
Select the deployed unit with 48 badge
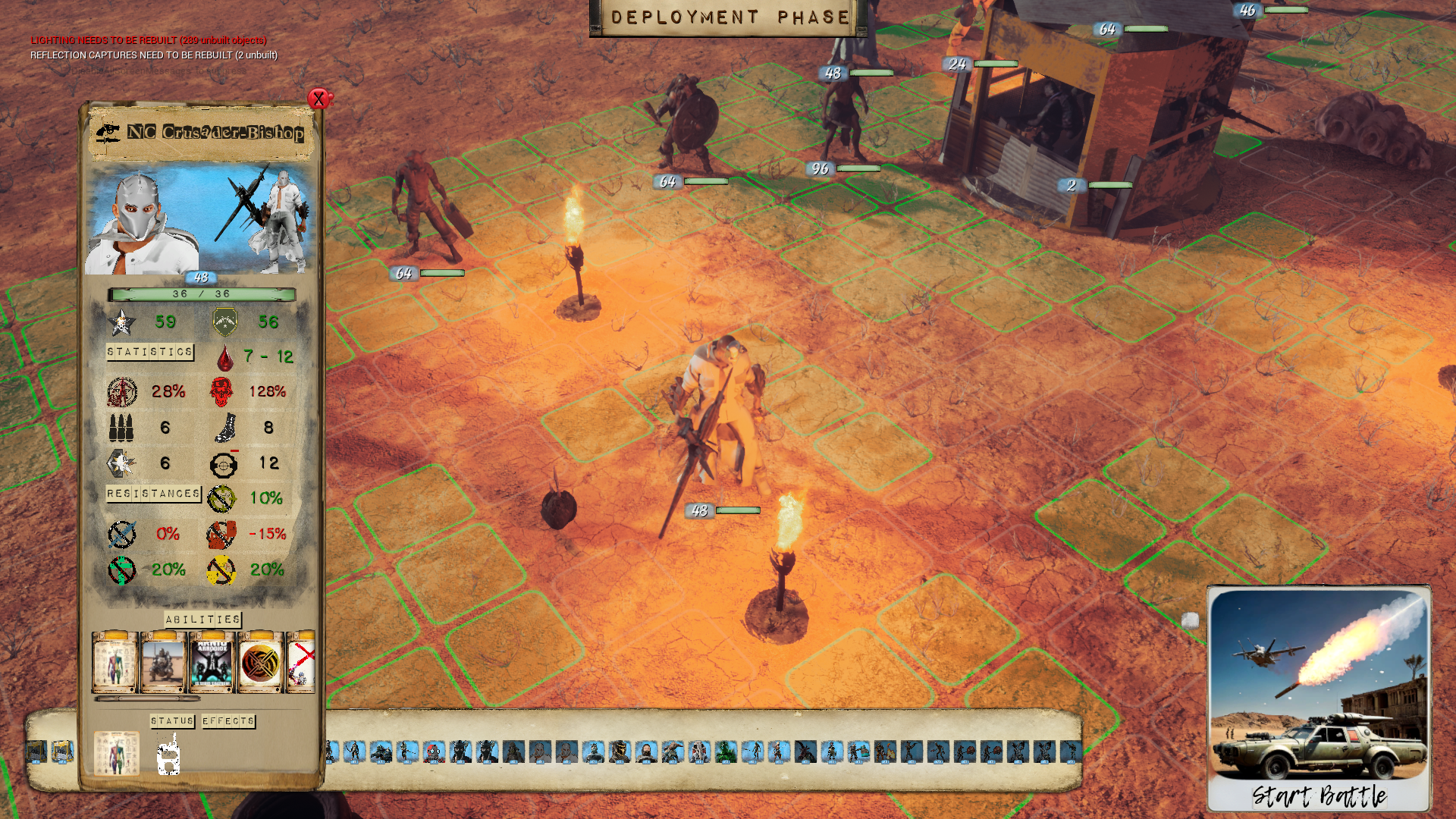[719, 425]
